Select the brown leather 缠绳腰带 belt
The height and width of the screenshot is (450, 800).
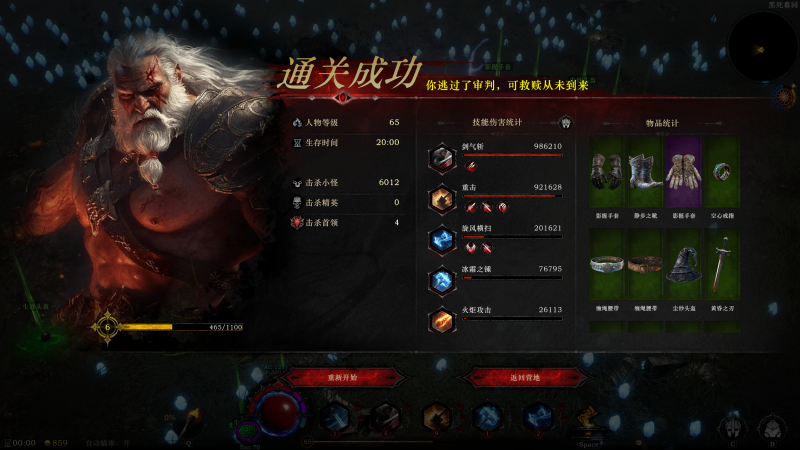tap(644, 263)
